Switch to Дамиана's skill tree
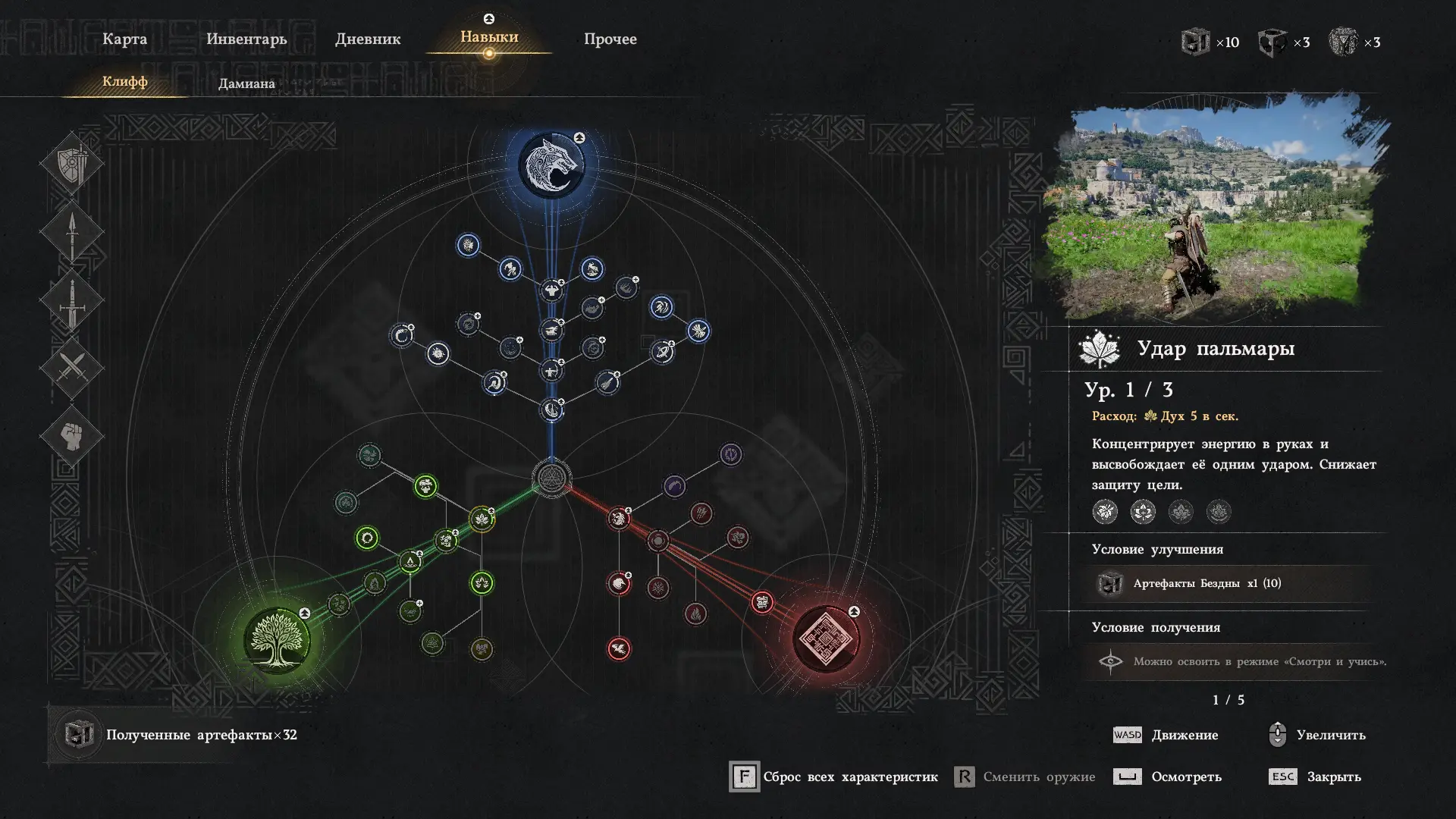The width and height of the screenshot is (1456, 819). (x=246, y=83)
